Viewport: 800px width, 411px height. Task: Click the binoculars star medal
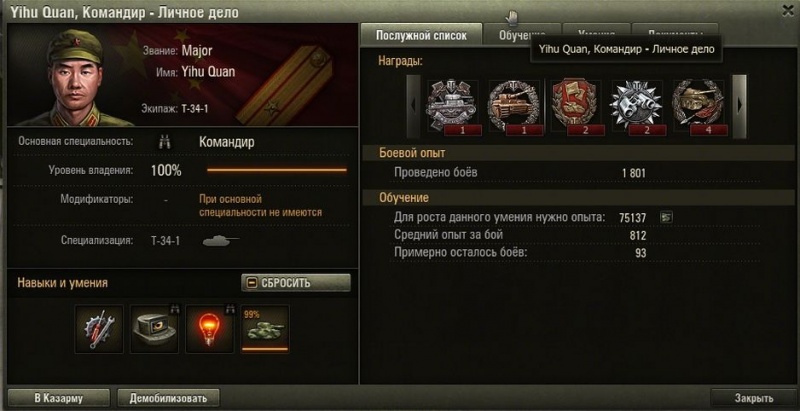coord(635,104)
